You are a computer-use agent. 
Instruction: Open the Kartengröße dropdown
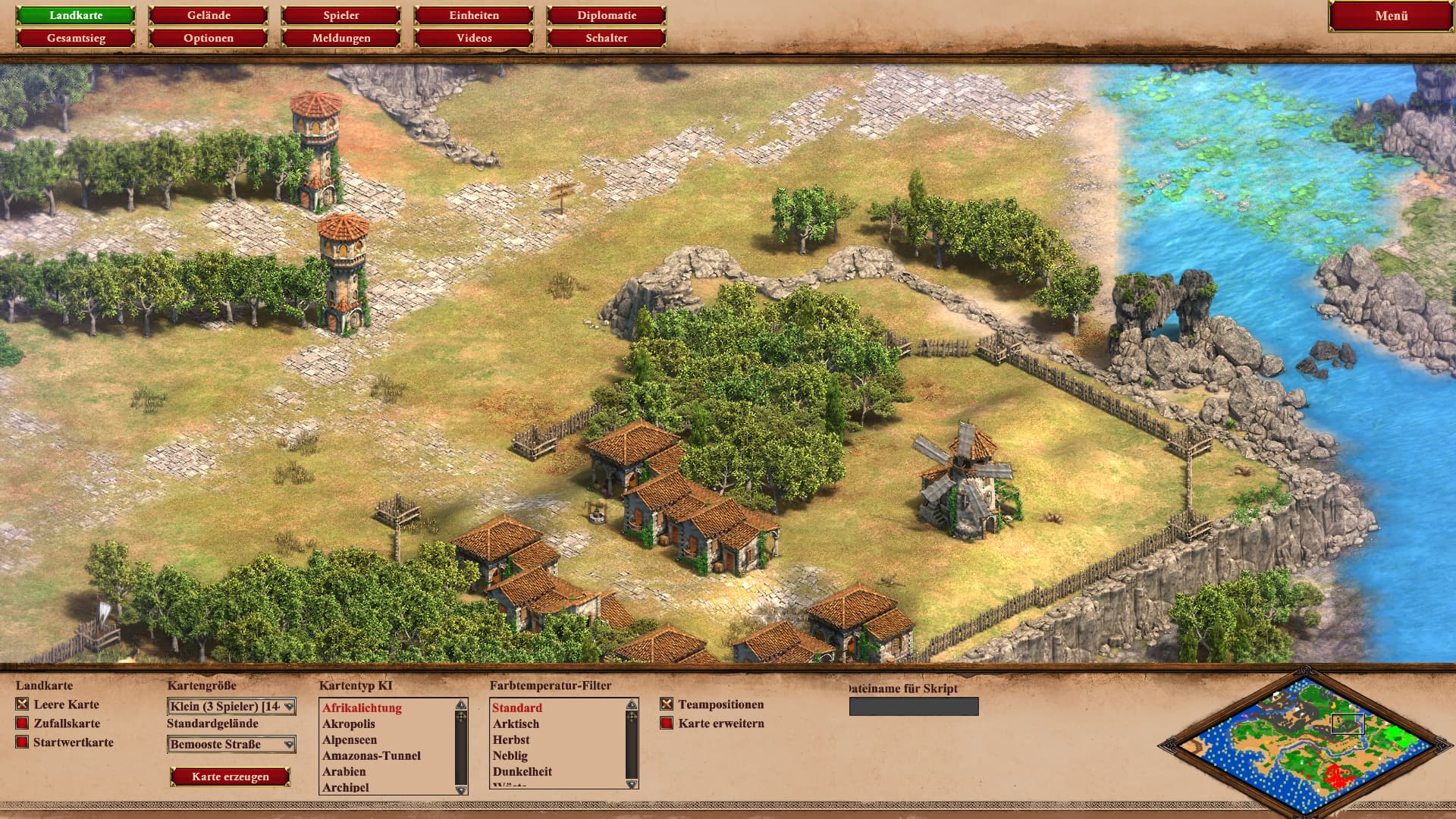coord(231,707)
